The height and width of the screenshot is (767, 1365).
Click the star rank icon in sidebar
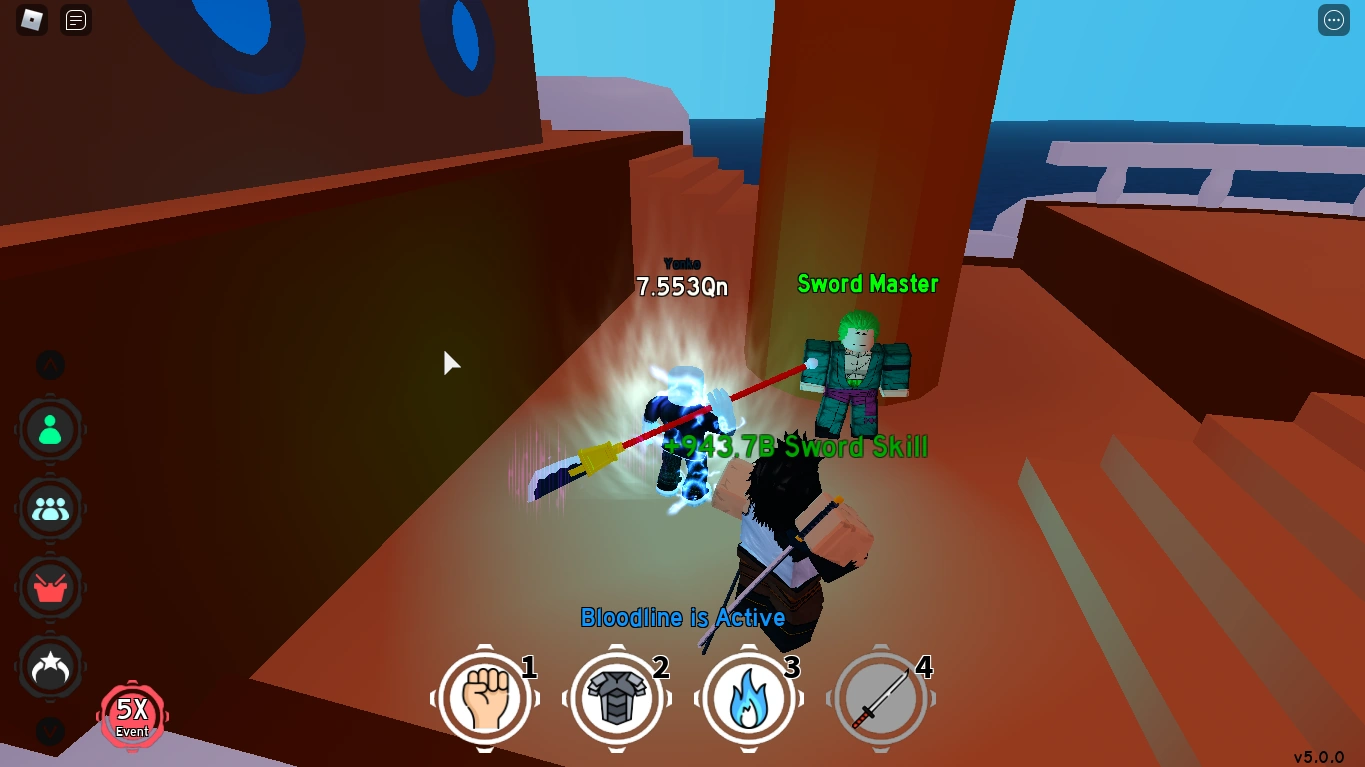(x=51, y=668)
